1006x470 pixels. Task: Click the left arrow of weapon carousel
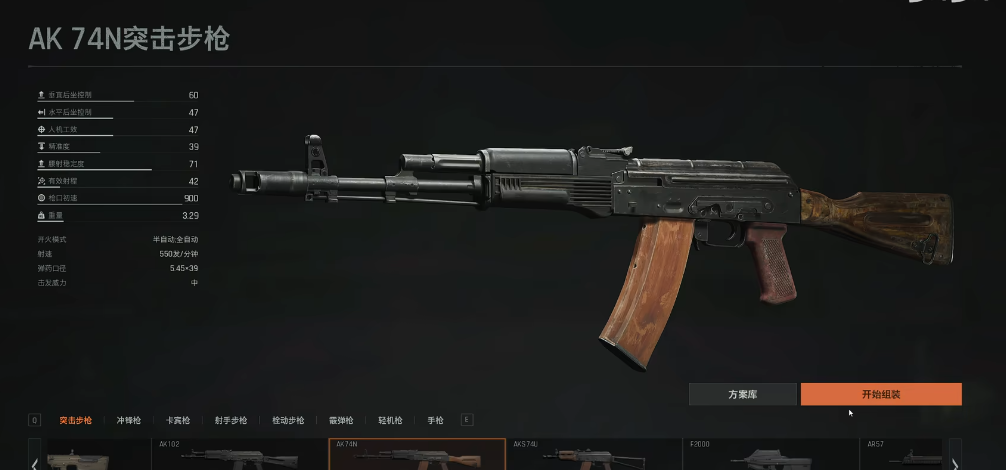click(35, 461)
